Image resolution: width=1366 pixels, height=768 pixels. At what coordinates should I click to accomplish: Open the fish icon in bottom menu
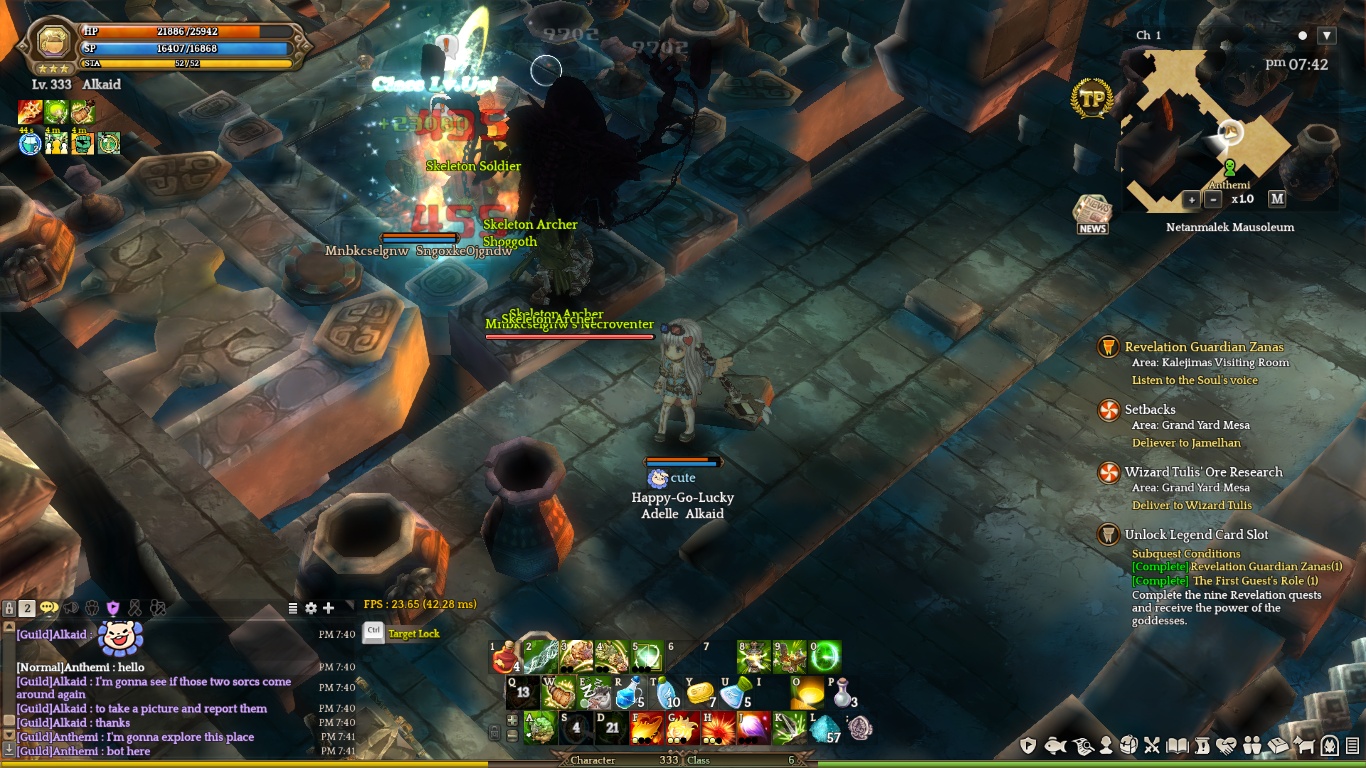(1054, 745)
